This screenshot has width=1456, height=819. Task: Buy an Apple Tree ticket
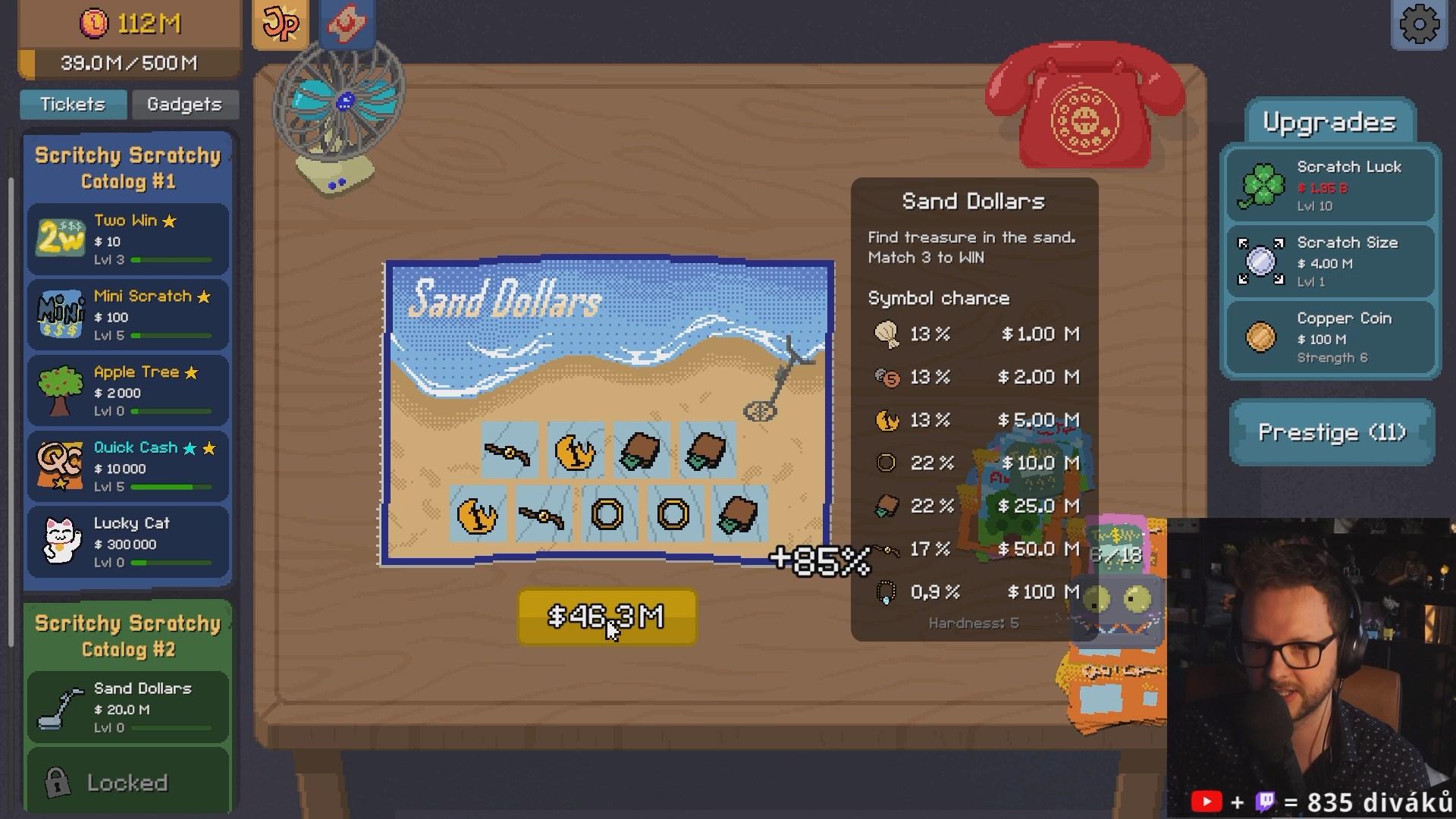[x=127, y=391]
